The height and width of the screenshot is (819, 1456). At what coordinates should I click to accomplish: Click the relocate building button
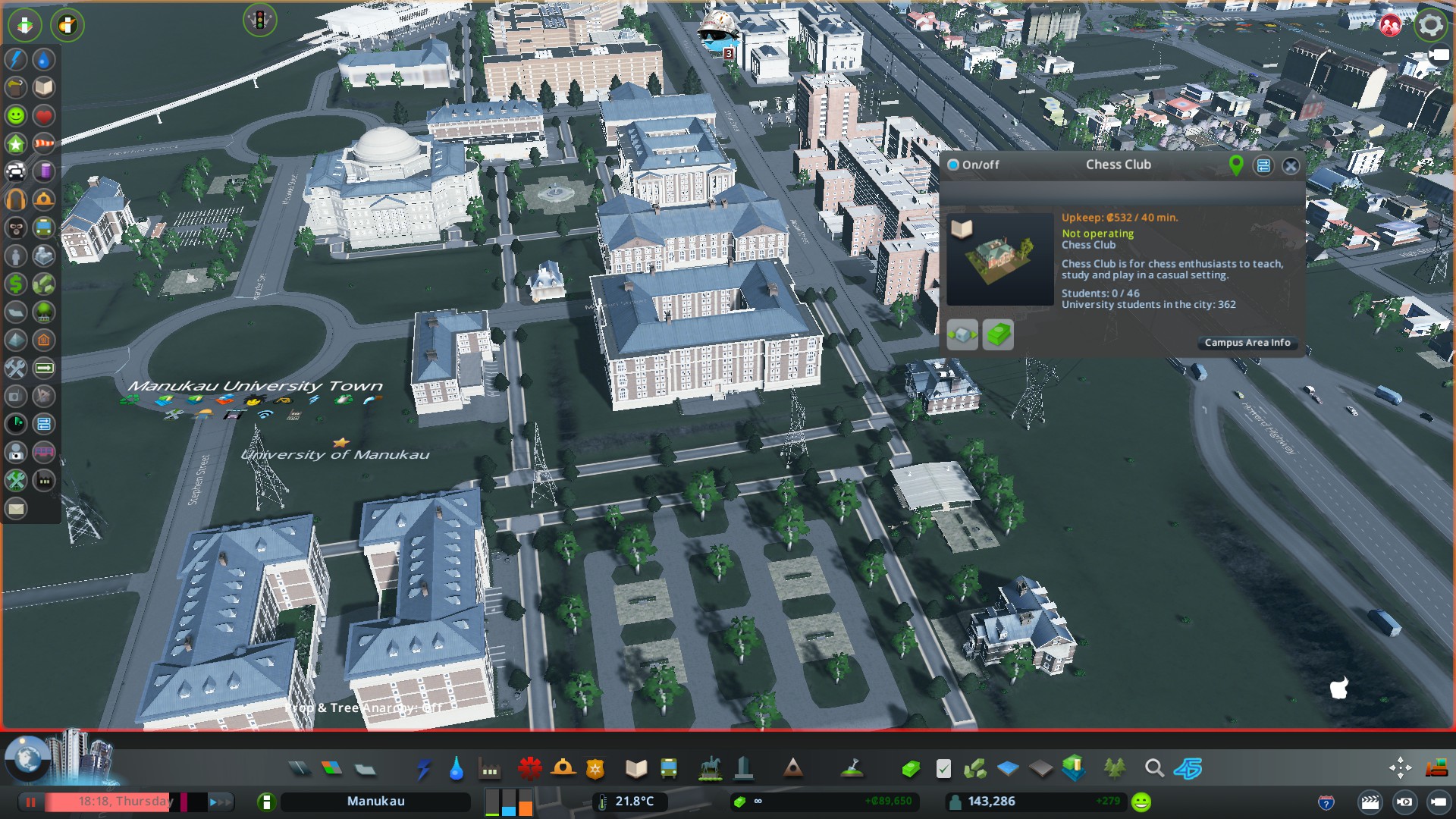962,334
